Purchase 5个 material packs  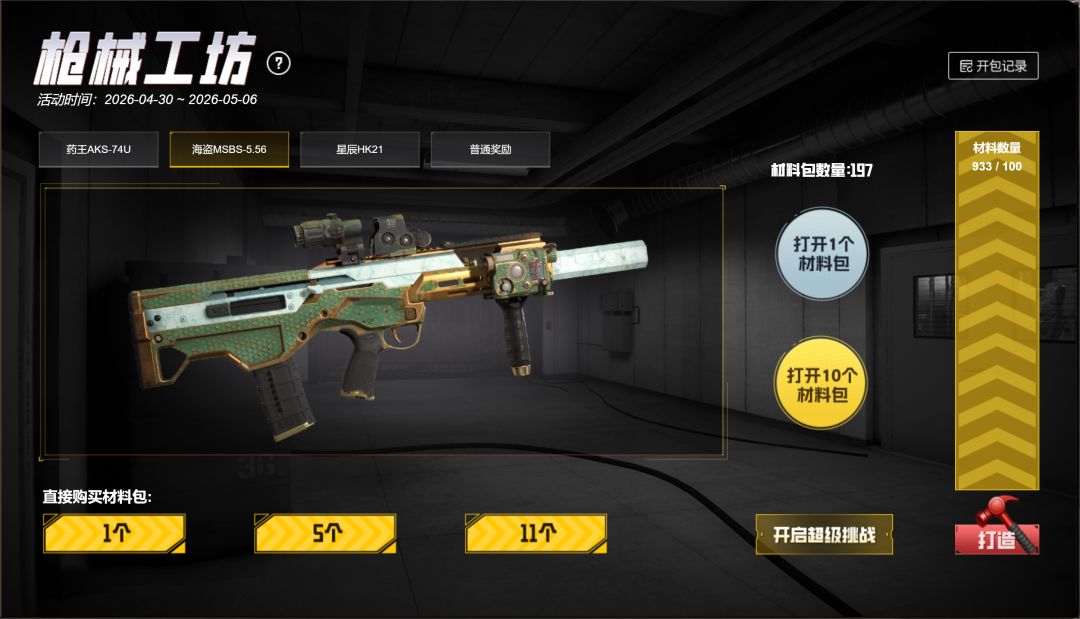tap(326, 533)
